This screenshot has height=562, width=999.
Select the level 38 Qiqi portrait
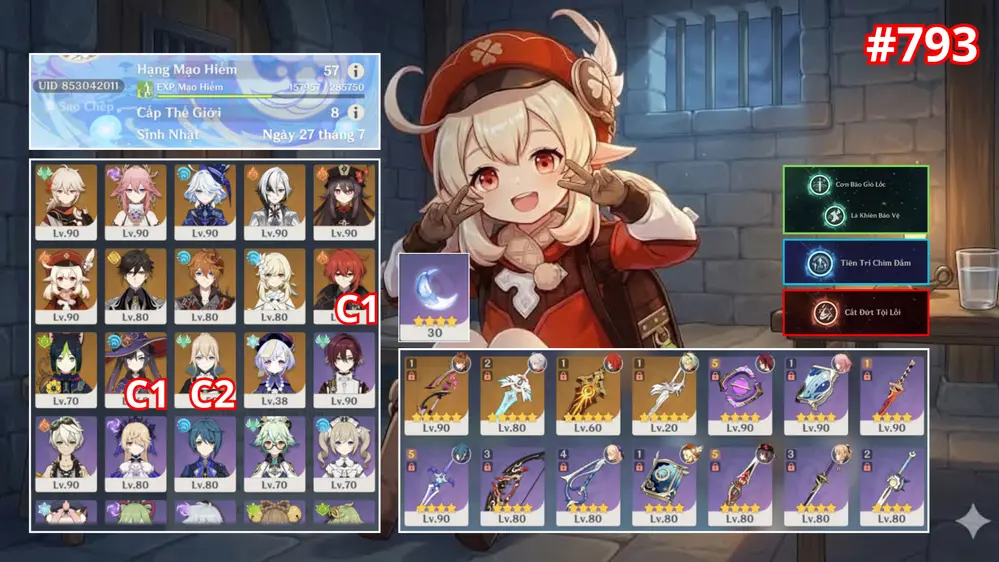(x=275, y=367)
